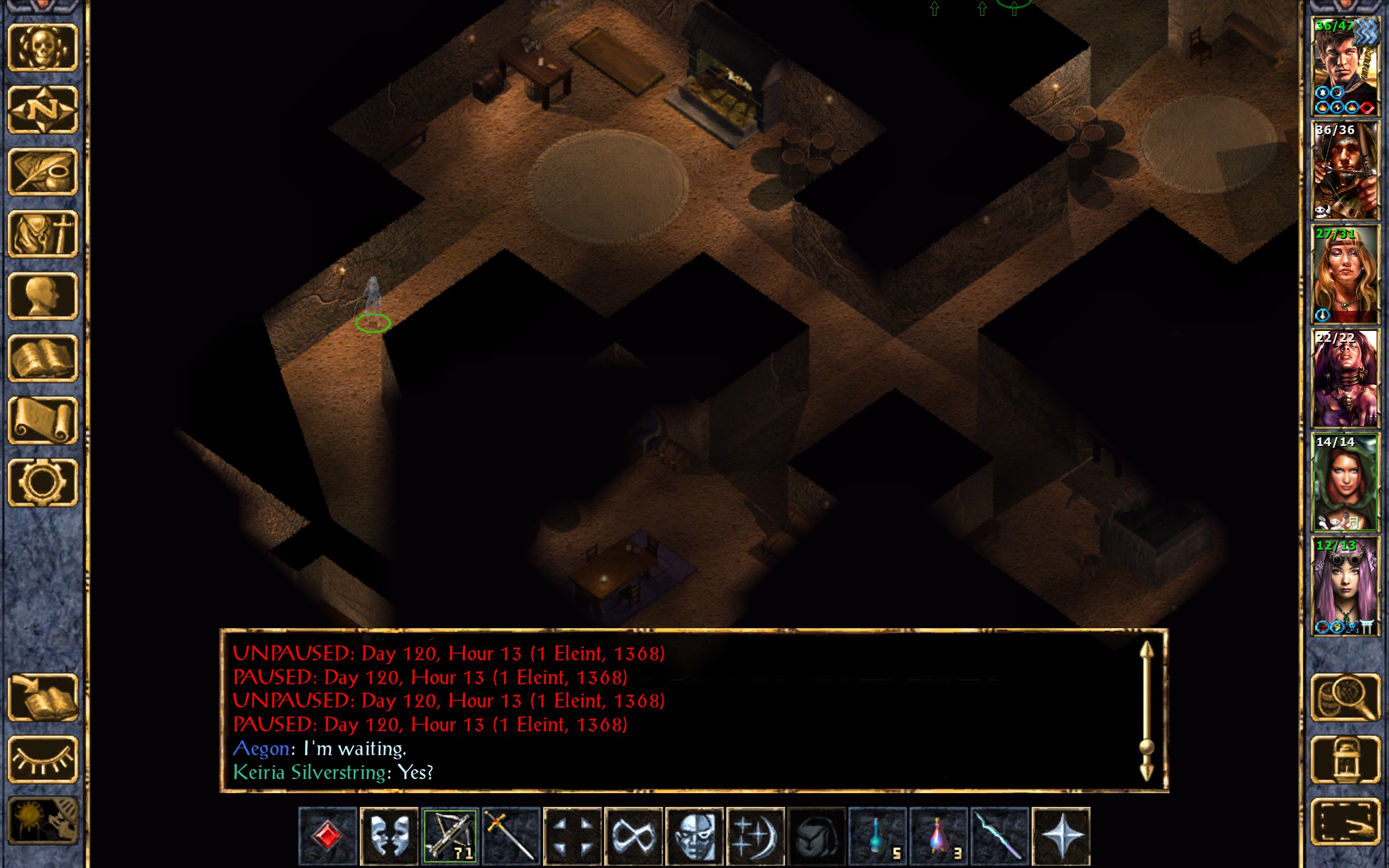
Task: Click the closed-eye button in the sidebar
Action: [42, 759]
